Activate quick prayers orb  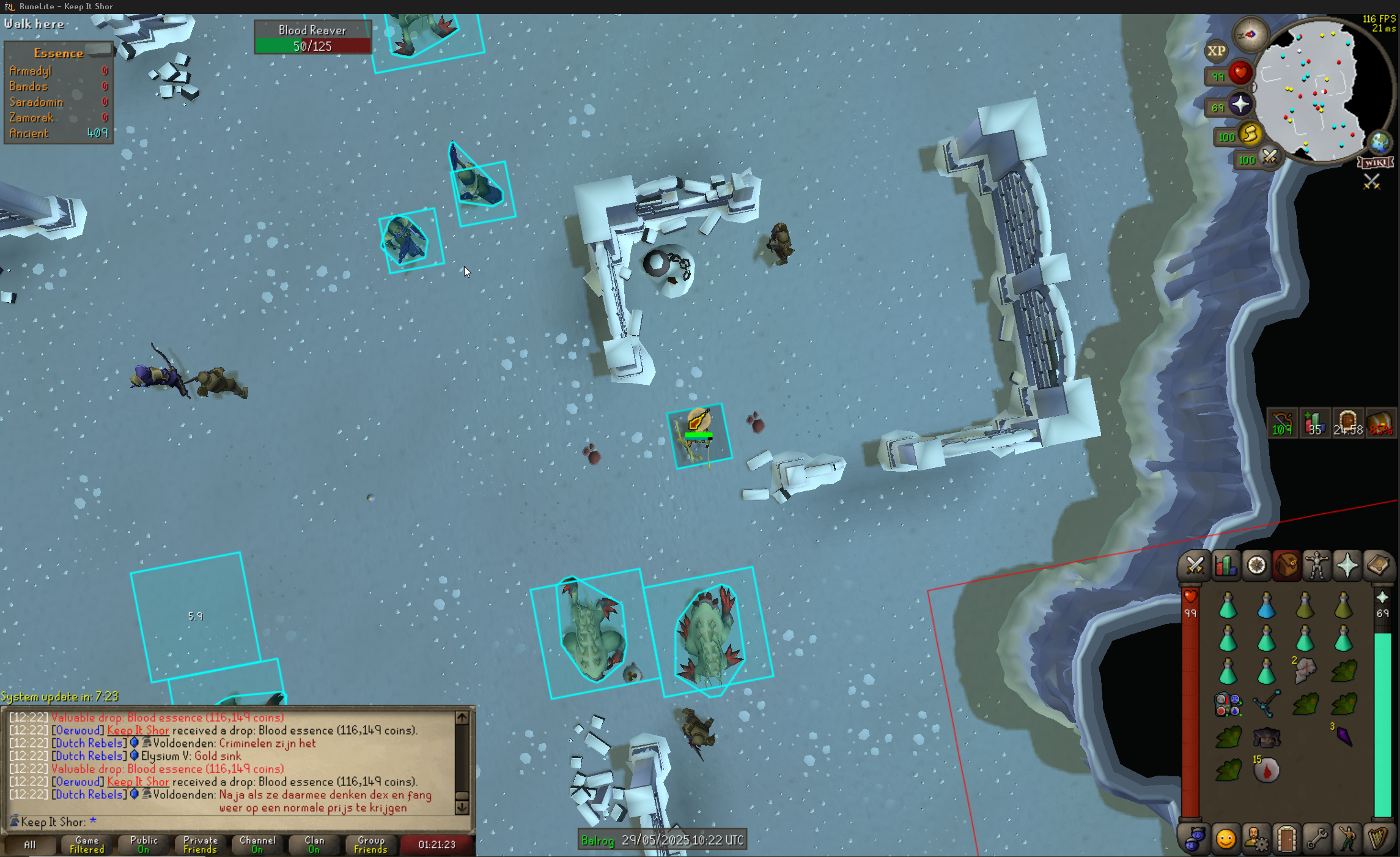tap(1239, 105)
